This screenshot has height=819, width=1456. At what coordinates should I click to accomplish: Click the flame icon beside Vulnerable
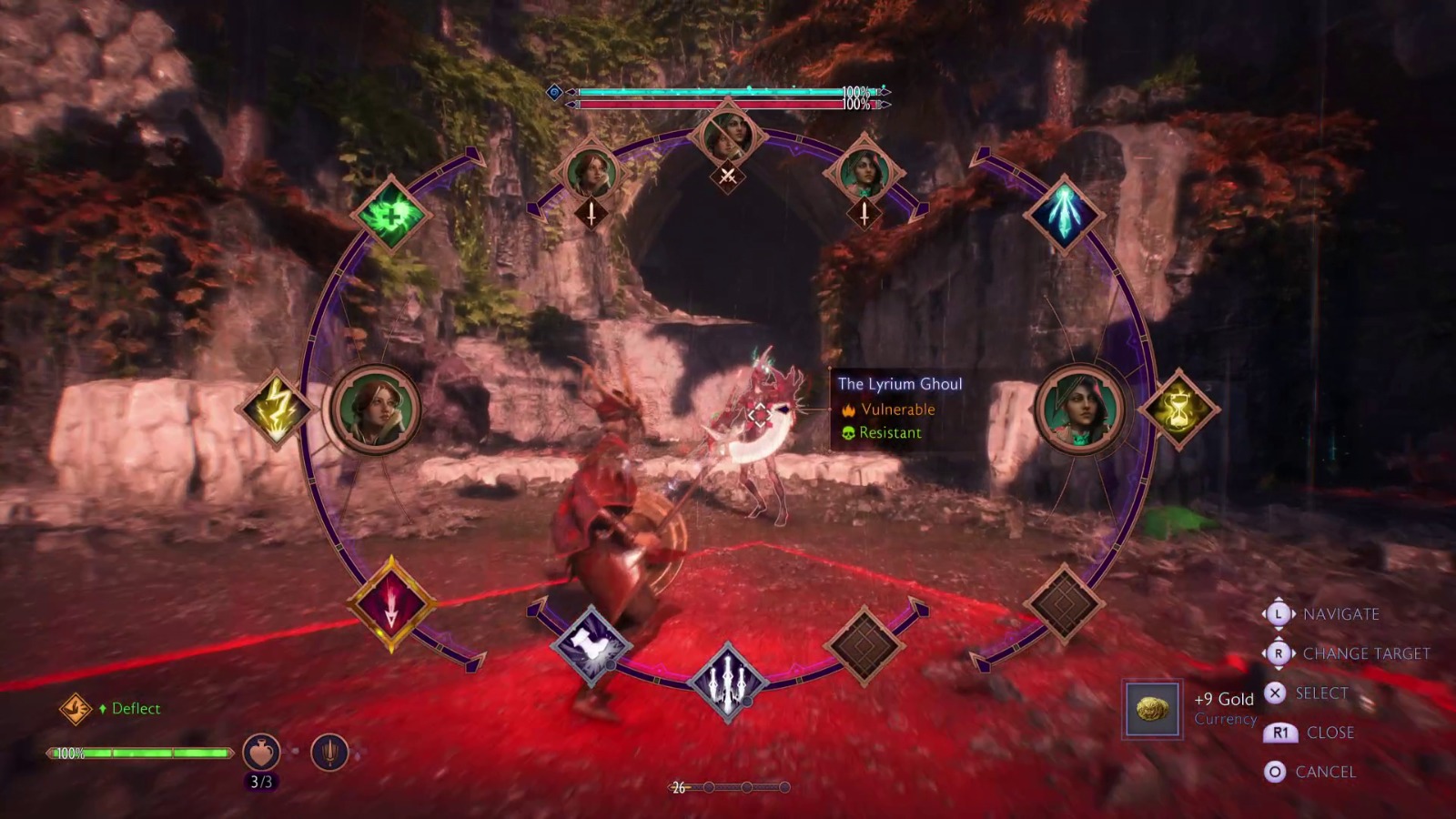coord(850,409)
